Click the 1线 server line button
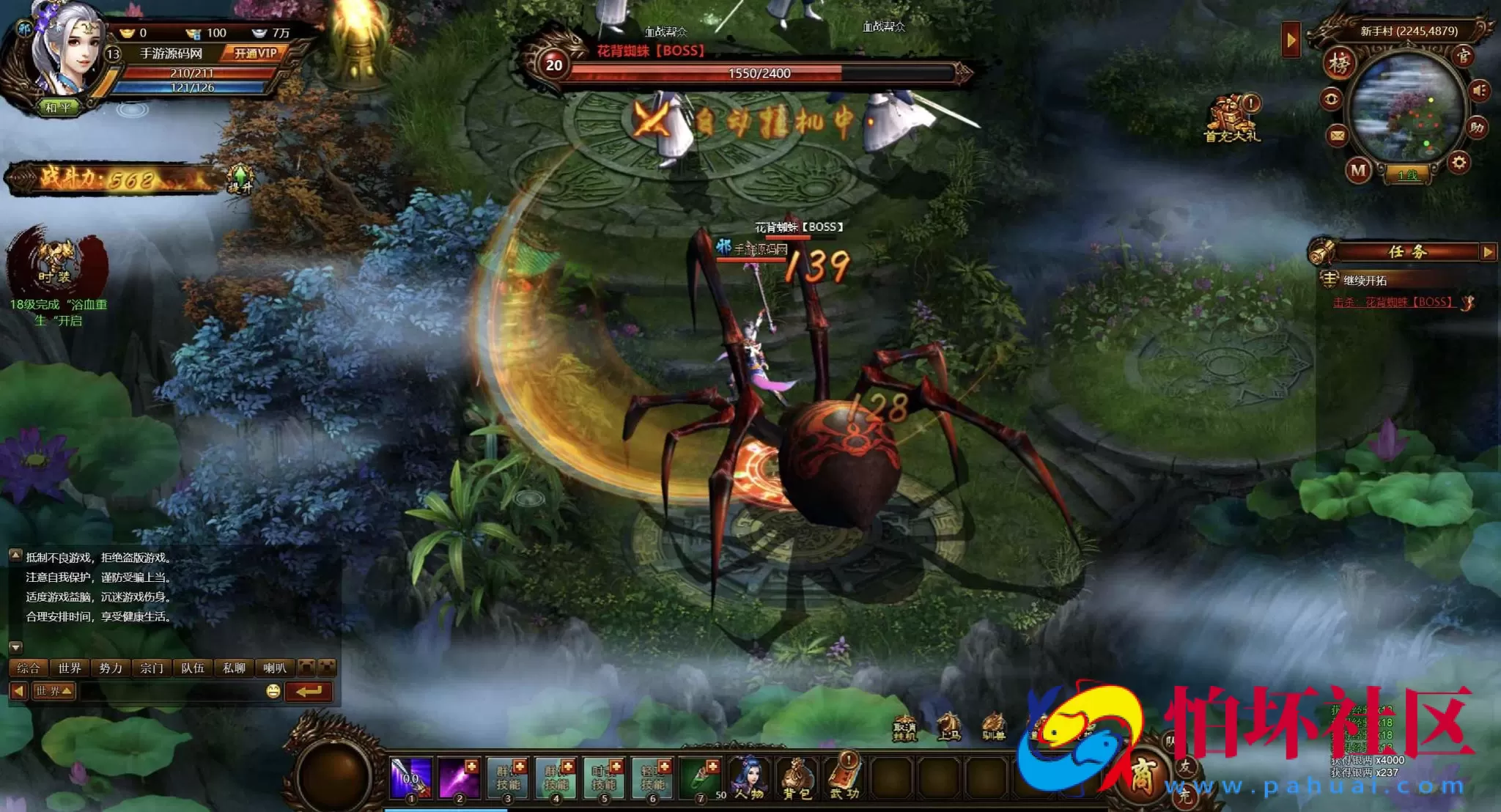 click(x=1407, y=175)
